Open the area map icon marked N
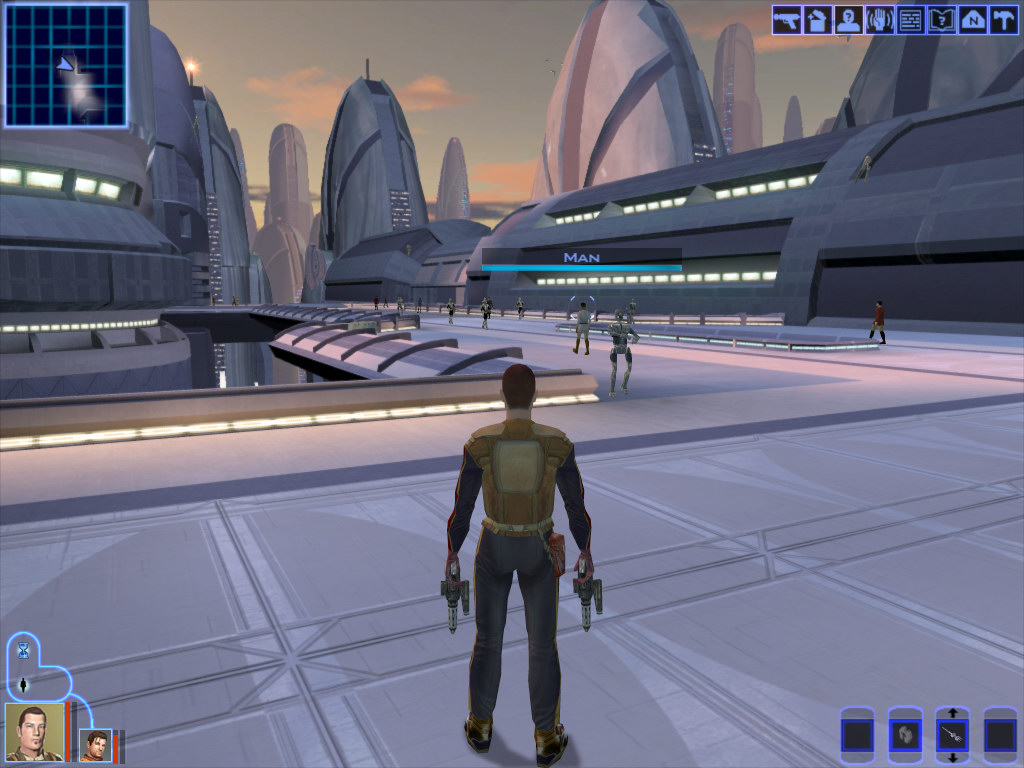The width and height of the screenshot is (1024, 768). pos(972,20)
